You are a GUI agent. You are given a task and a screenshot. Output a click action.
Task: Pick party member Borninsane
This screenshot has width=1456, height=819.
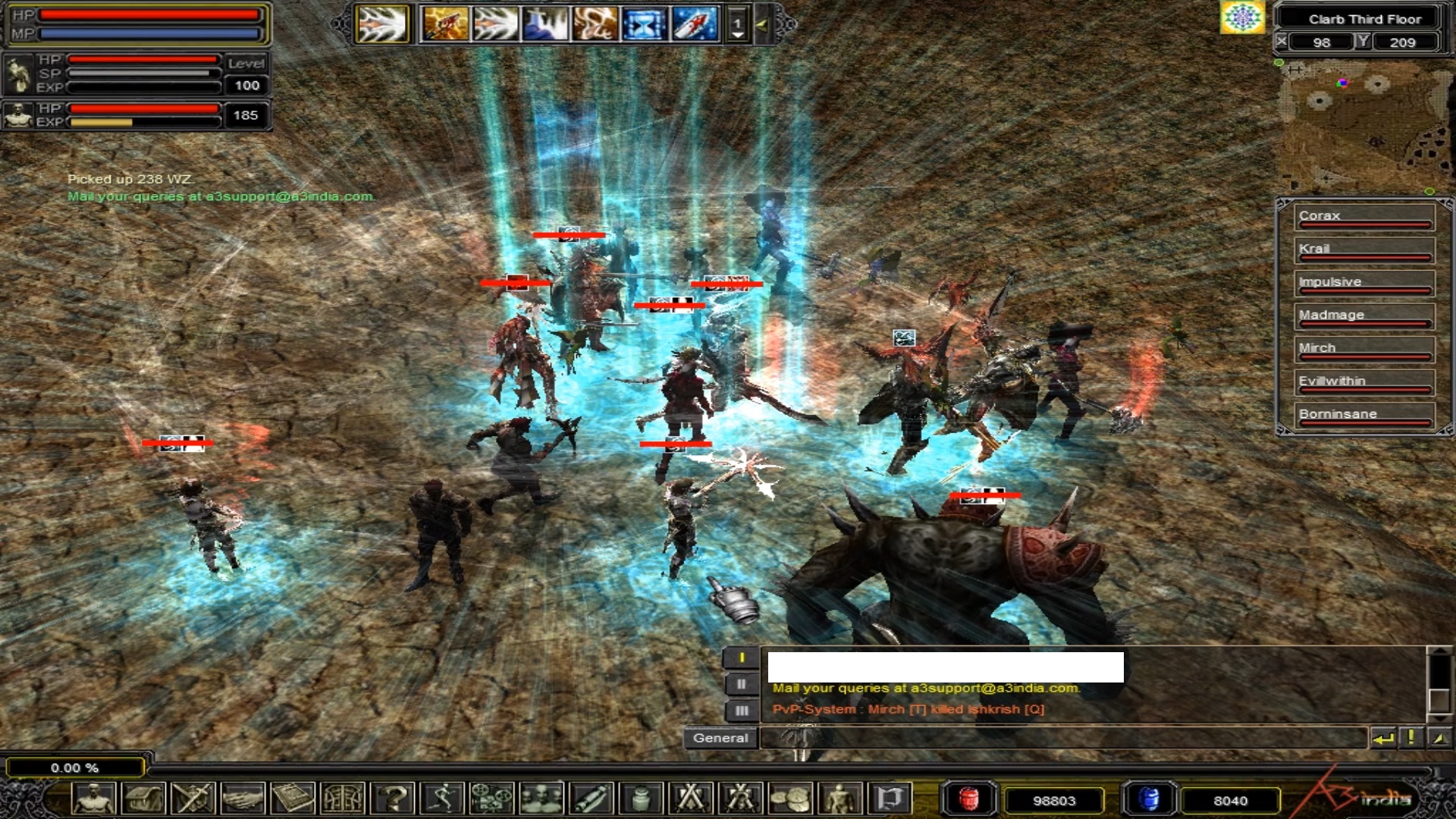[1363, 416]
